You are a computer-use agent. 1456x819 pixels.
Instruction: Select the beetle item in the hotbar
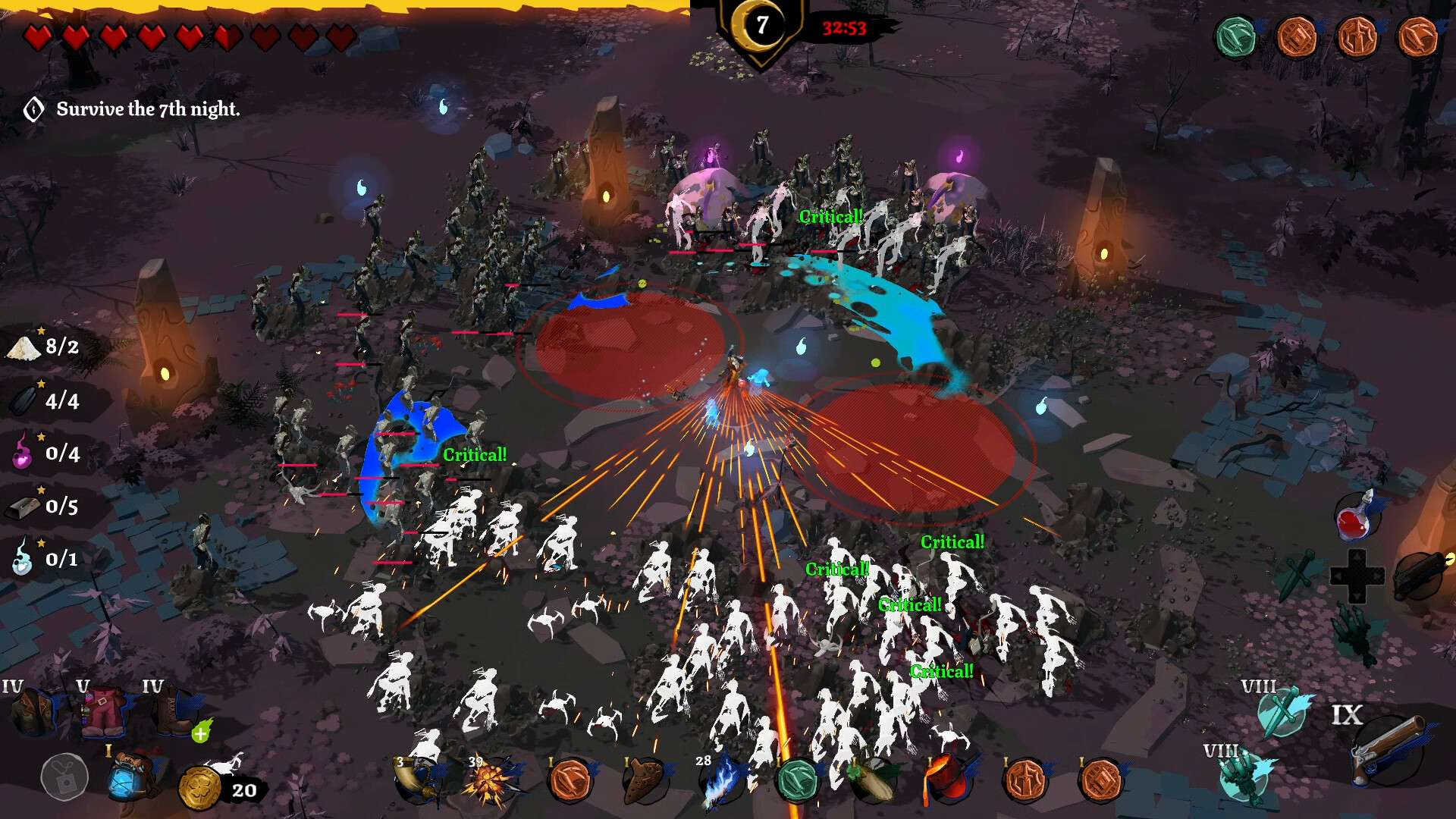tap(872, 781)
